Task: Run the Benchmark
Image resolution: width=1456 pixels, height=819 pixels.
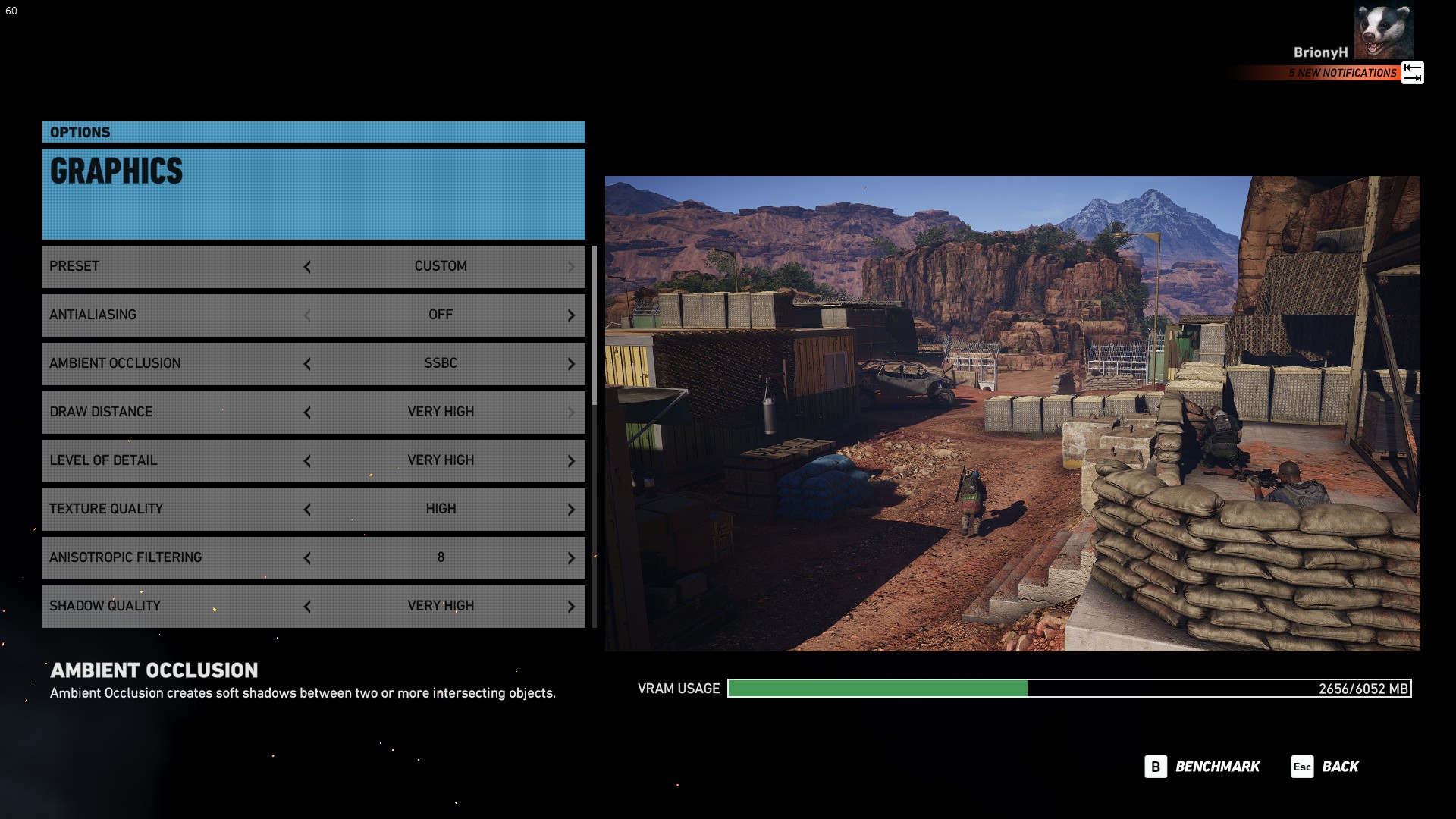Action: click(1203, 767)
